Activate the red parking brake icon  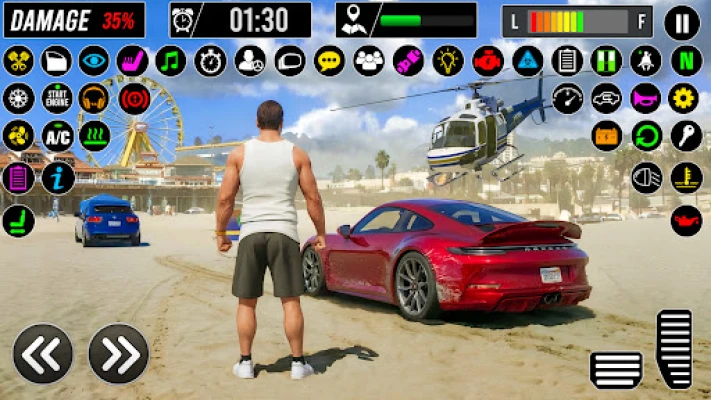click(135, 98)
